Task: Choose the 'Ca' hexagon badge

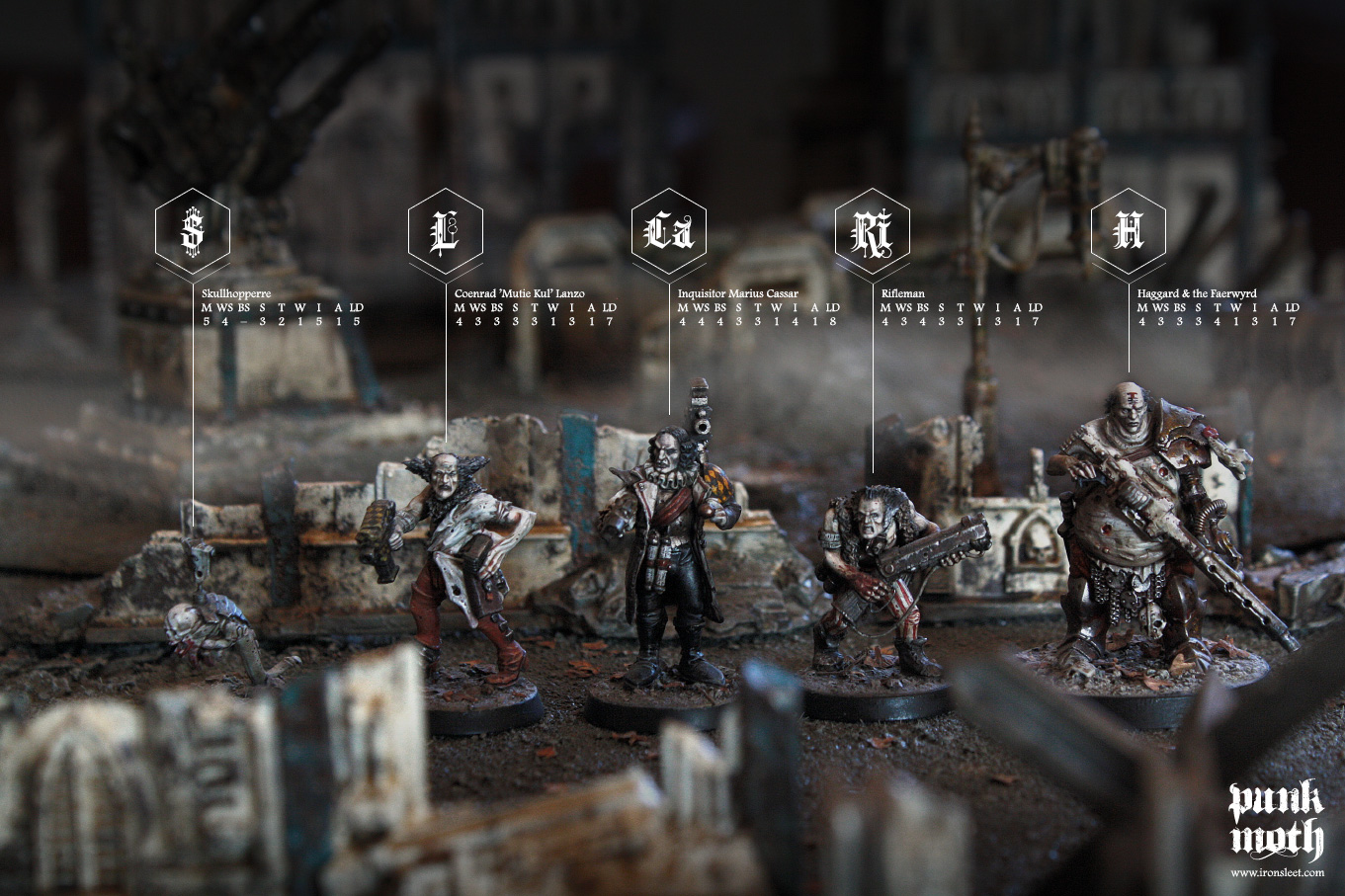Action: [669, 231]
